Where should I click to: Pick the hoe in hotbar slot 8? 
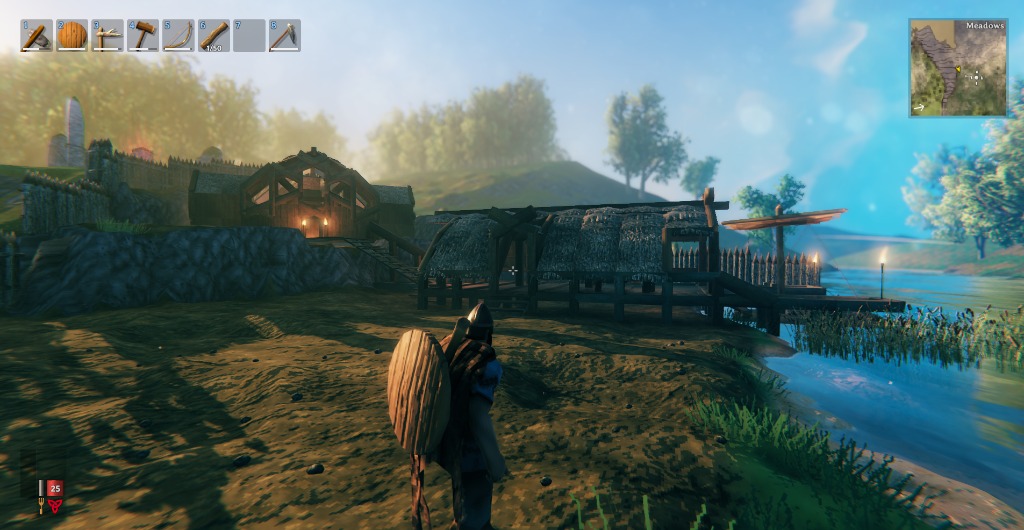click(285, 36)
